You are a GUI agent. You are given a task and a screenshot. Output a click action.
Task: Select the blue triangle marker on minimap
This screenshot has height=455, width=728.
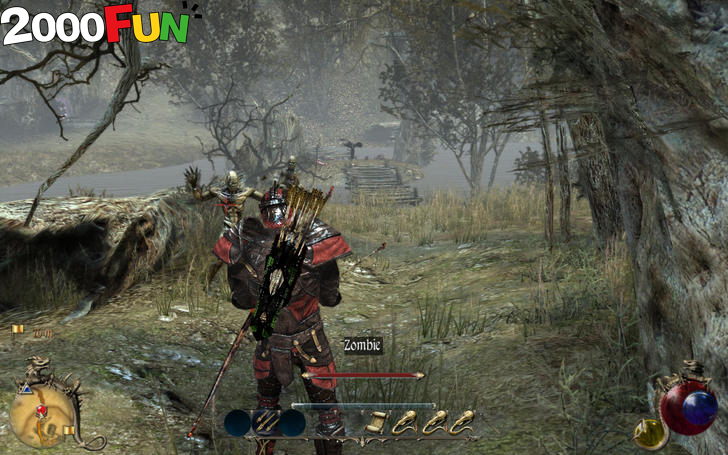(x=25, y=389)
